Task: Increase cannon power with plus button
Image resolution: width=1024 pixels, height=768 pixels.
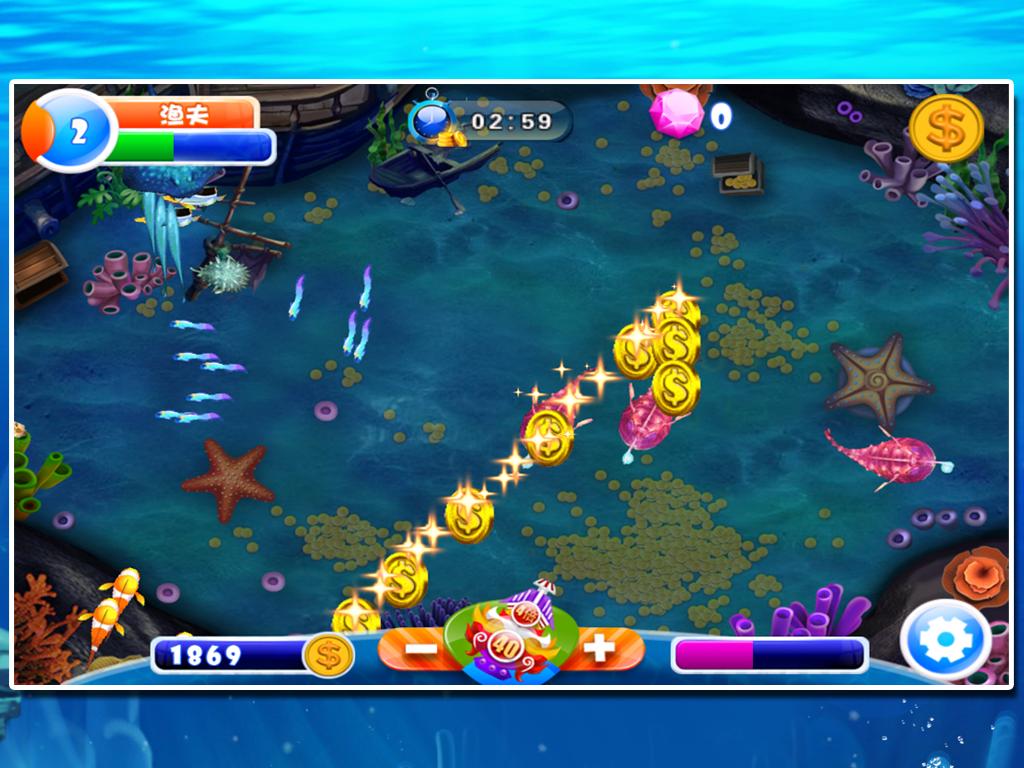Action: coord(599,649)
